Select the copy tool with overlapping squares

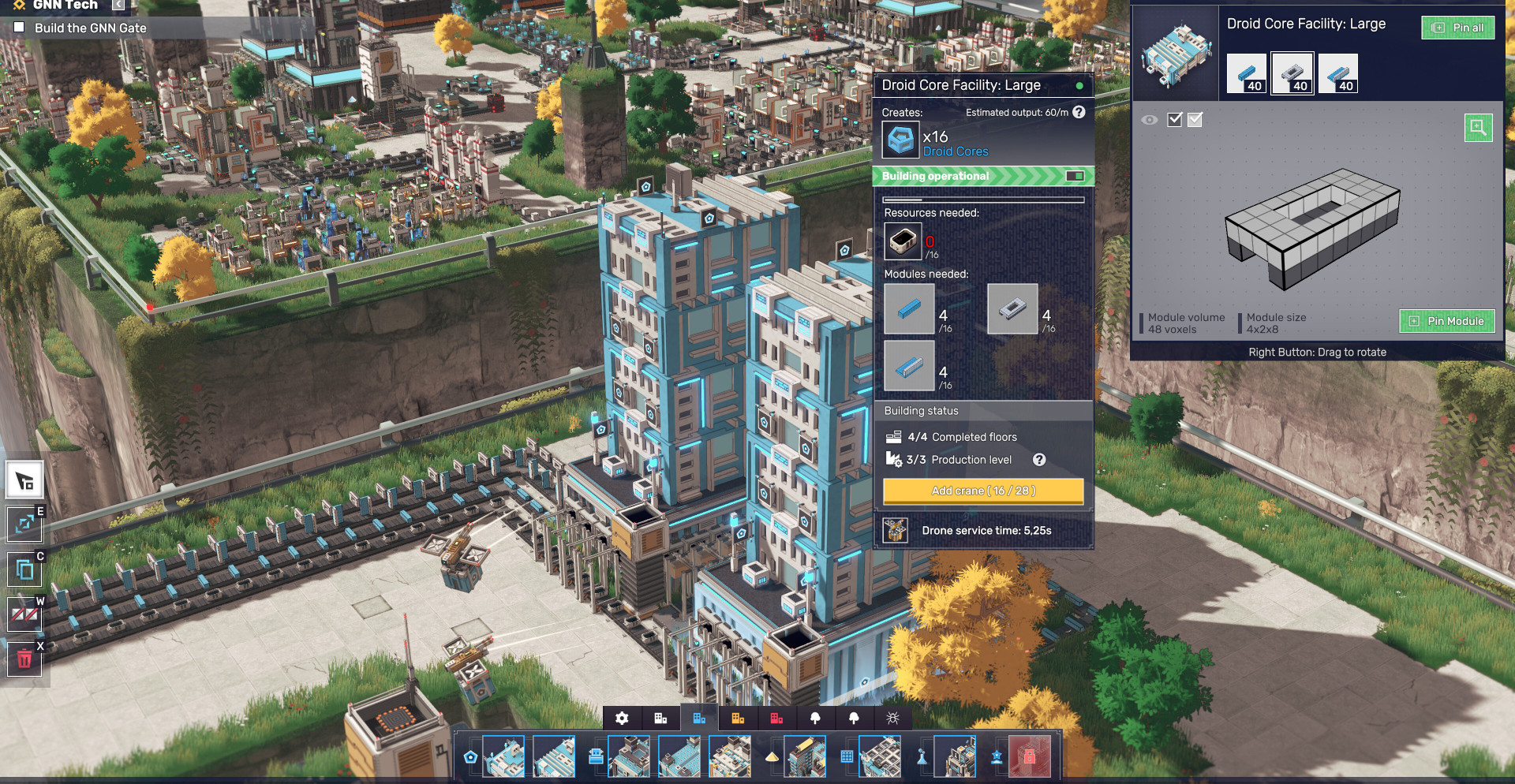[24, 569]
